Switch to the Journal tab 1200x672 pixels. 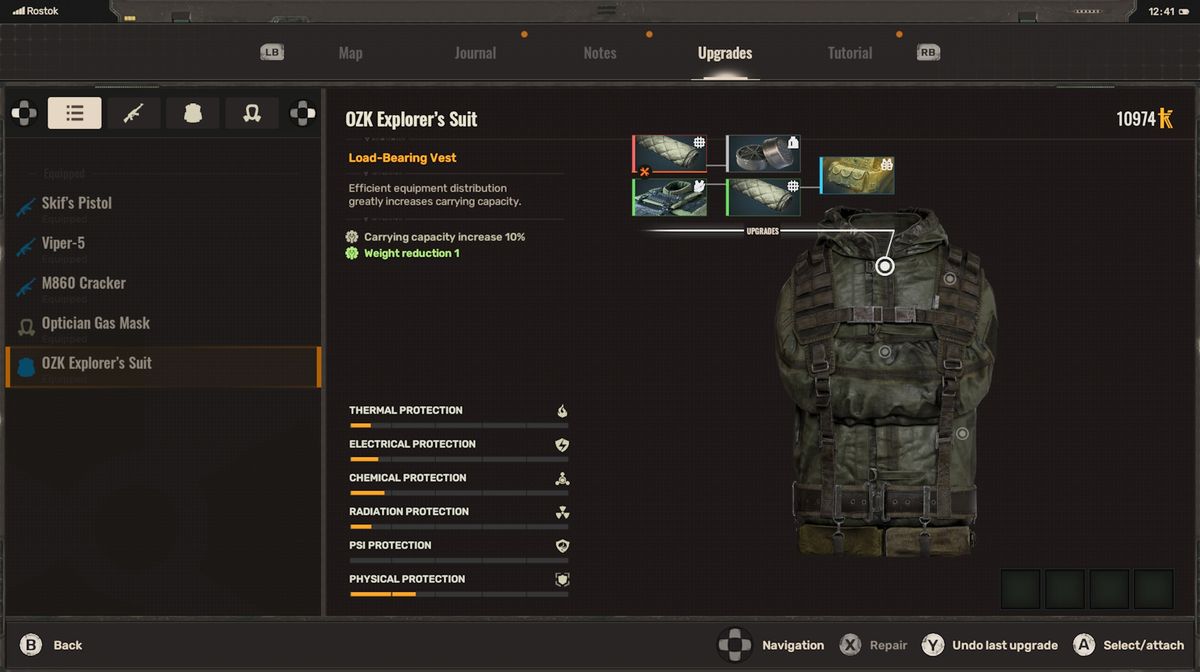(x=475, y=53)
